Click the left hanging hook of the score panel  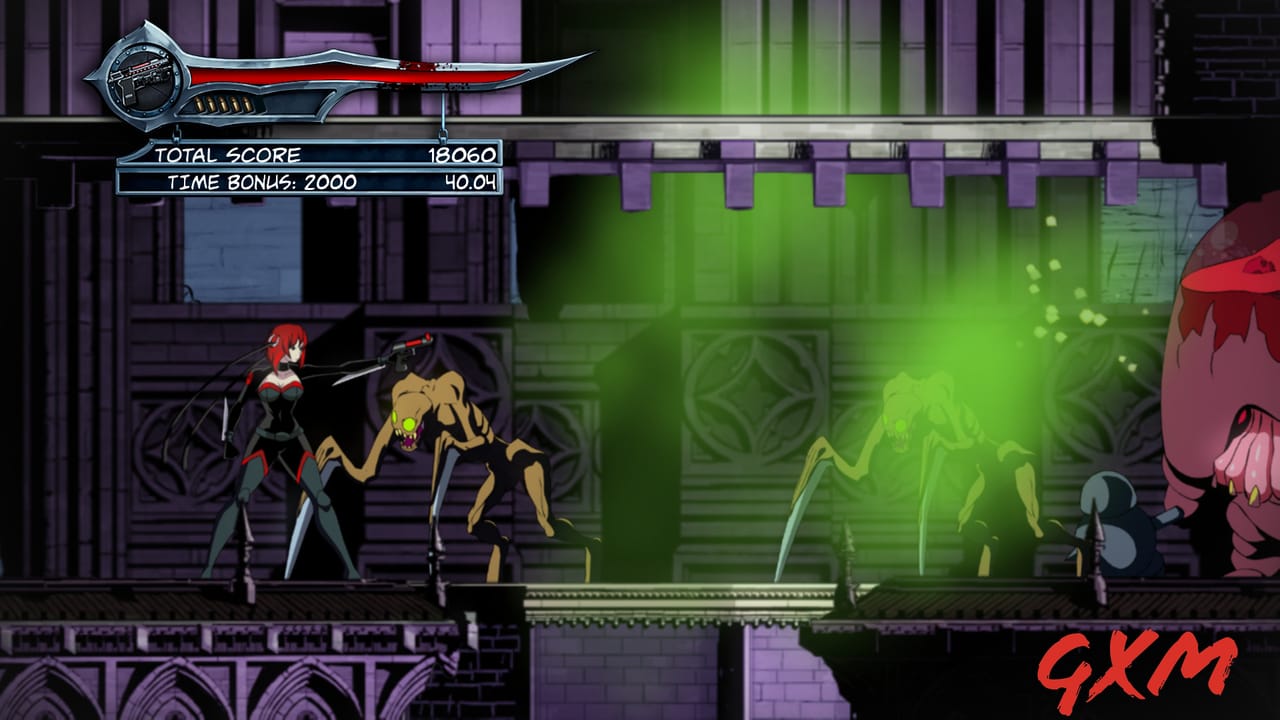[177, 134]
